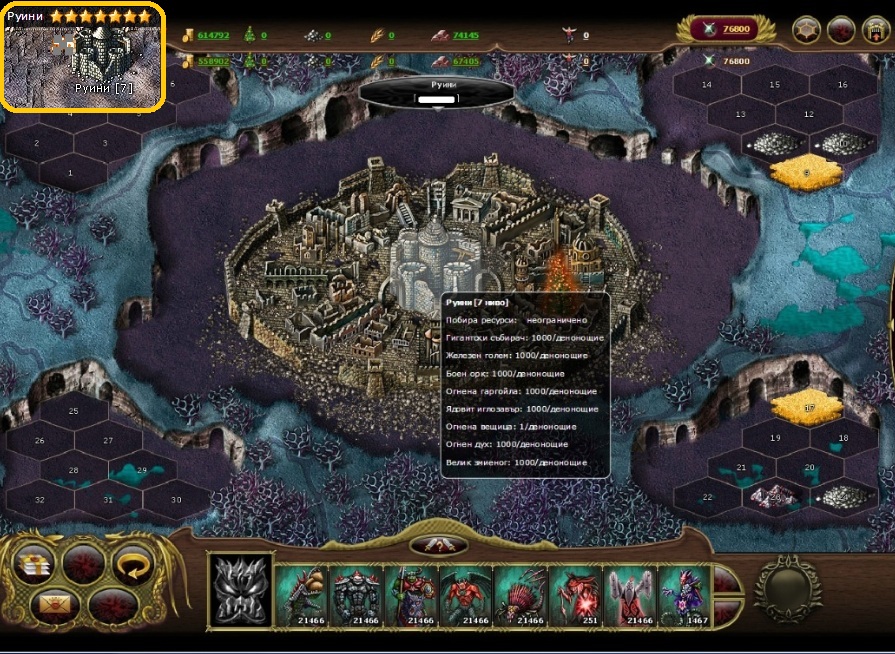895x654 pixels.
Task: Click the curved return arrow button
Action: click(131, 563)
